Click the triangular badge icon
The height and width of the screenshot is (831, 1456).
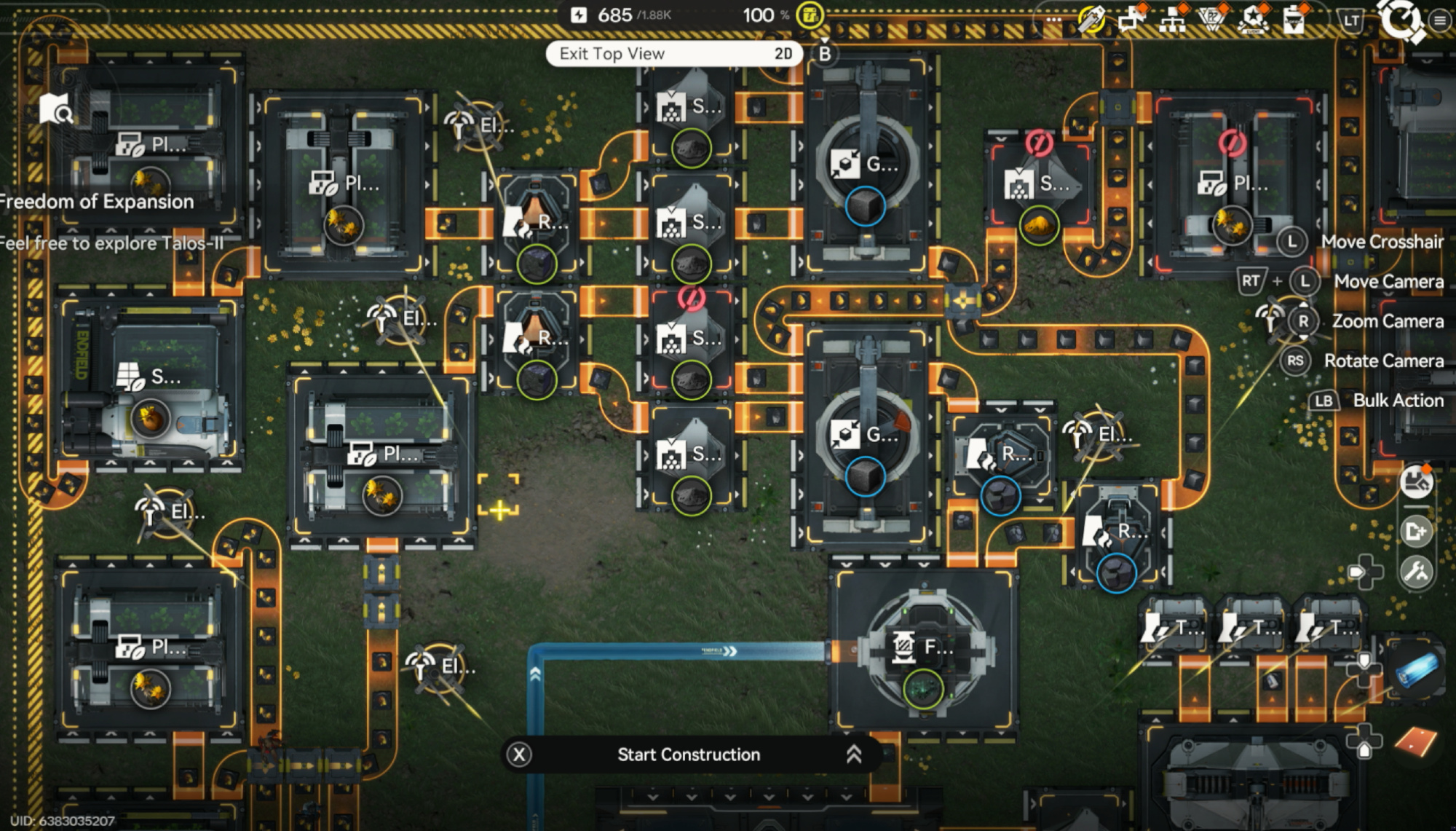(x=1212, y=19)
